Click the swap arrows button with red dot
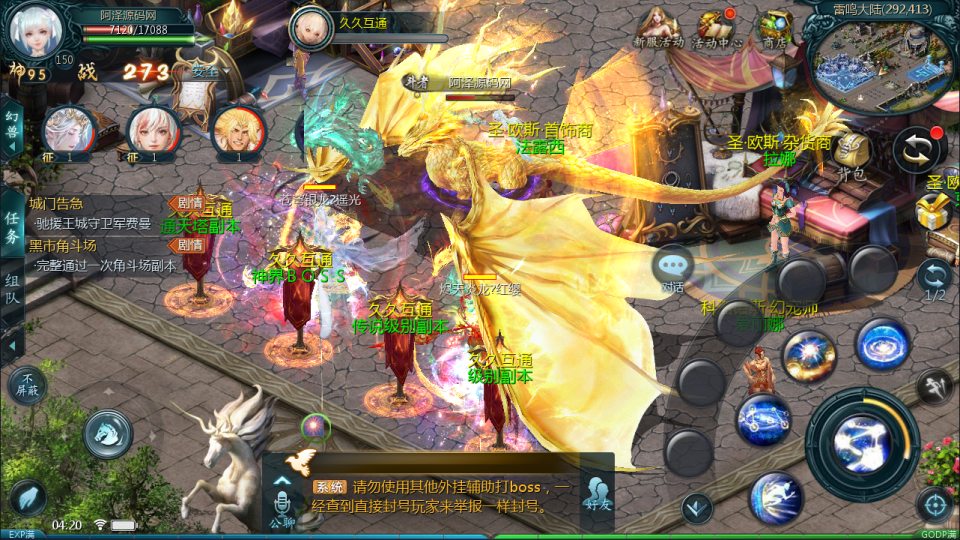The image size is (960, 540). point(920,149)
